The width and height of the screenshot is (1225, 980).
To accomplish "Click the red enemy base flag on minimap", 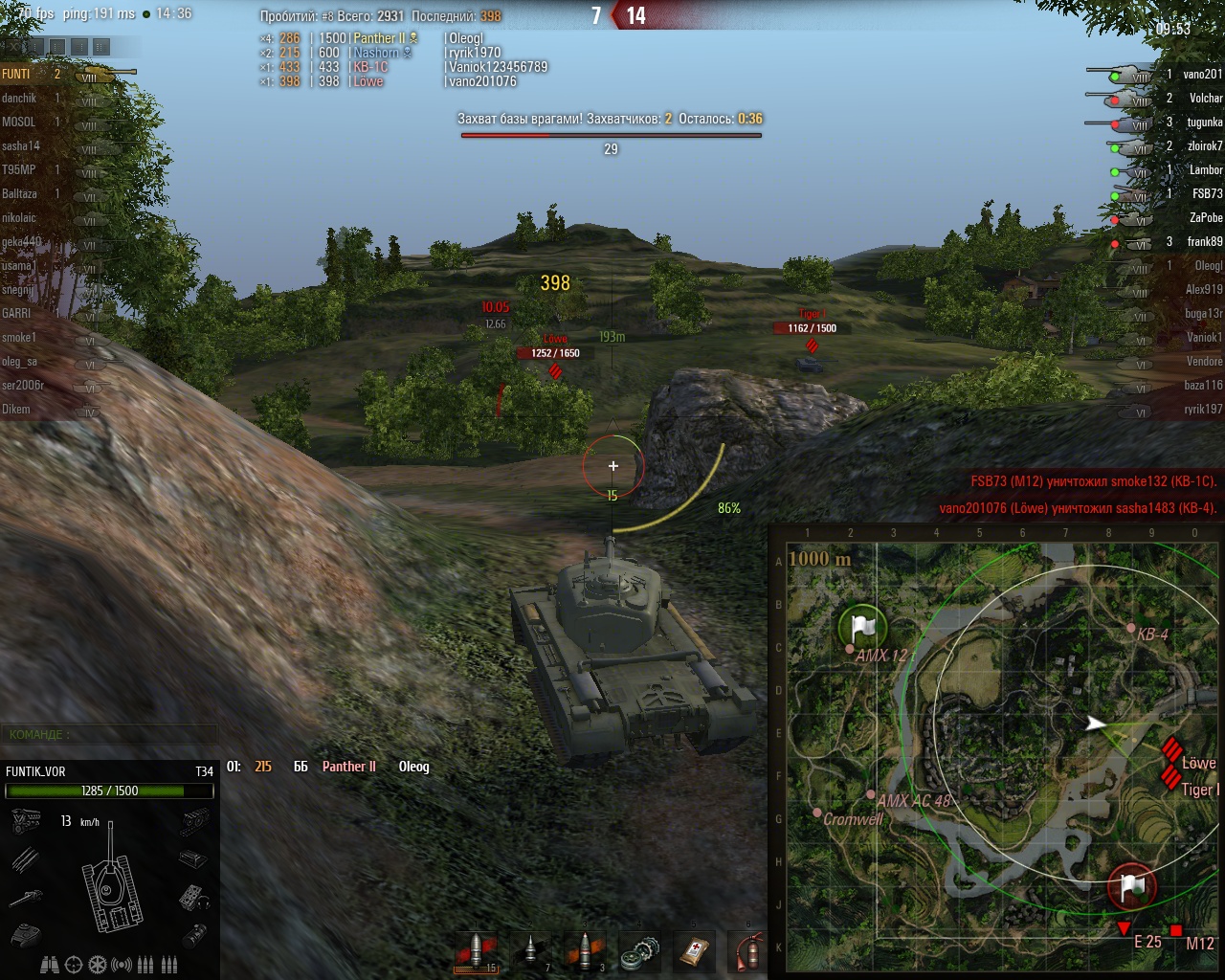I will [1131, 887].
